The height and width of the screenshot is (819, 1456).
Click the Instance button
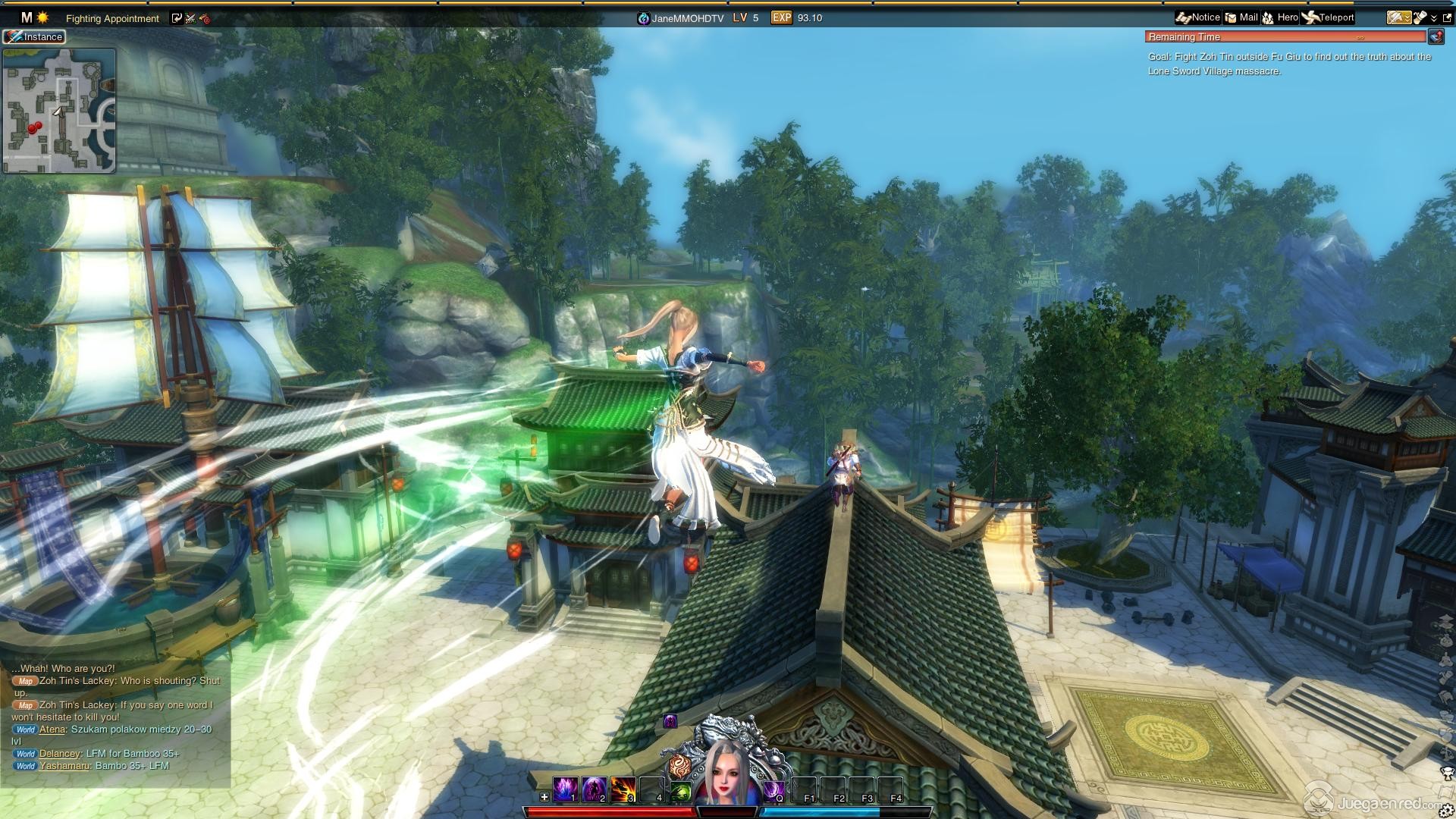[34, 36]
